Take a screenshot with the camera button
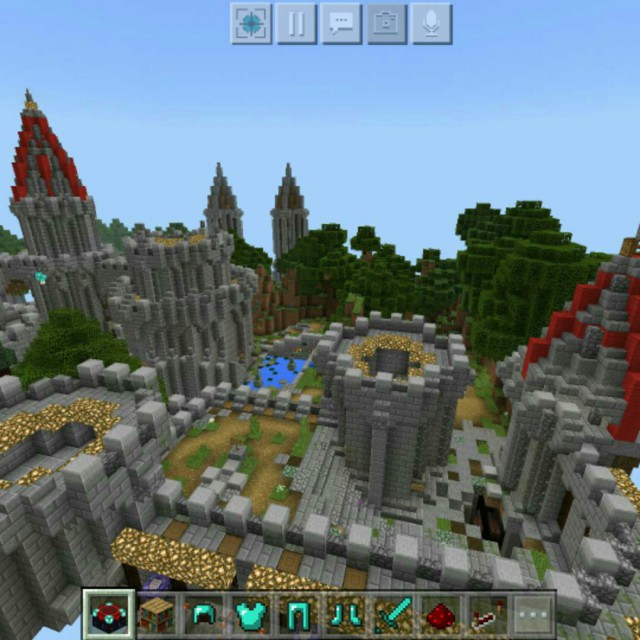 pyautogui.click(x=386, y=24)
